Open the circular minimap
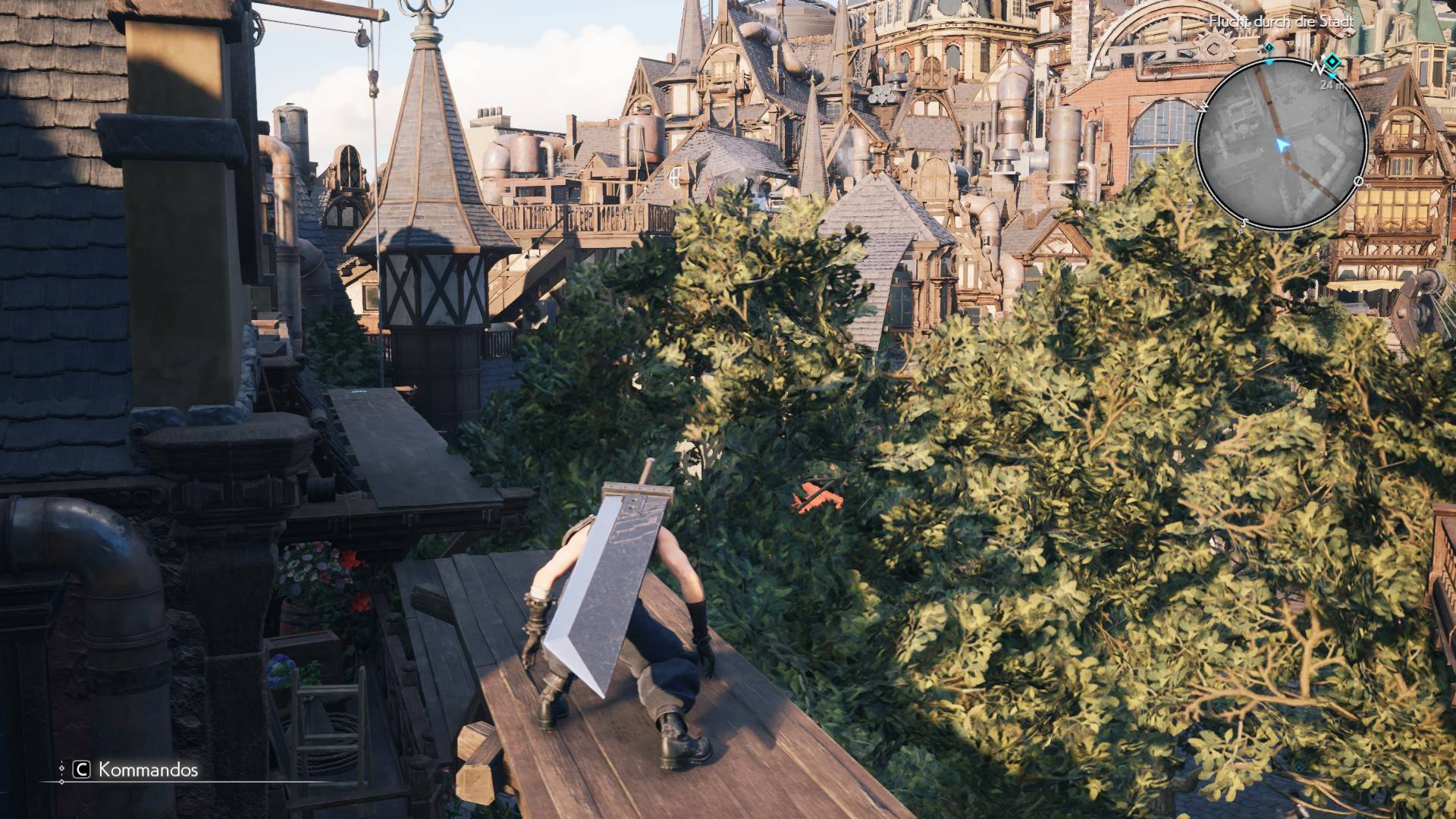Viewport: 1456px width, 819px height. tap(1282, 144)
